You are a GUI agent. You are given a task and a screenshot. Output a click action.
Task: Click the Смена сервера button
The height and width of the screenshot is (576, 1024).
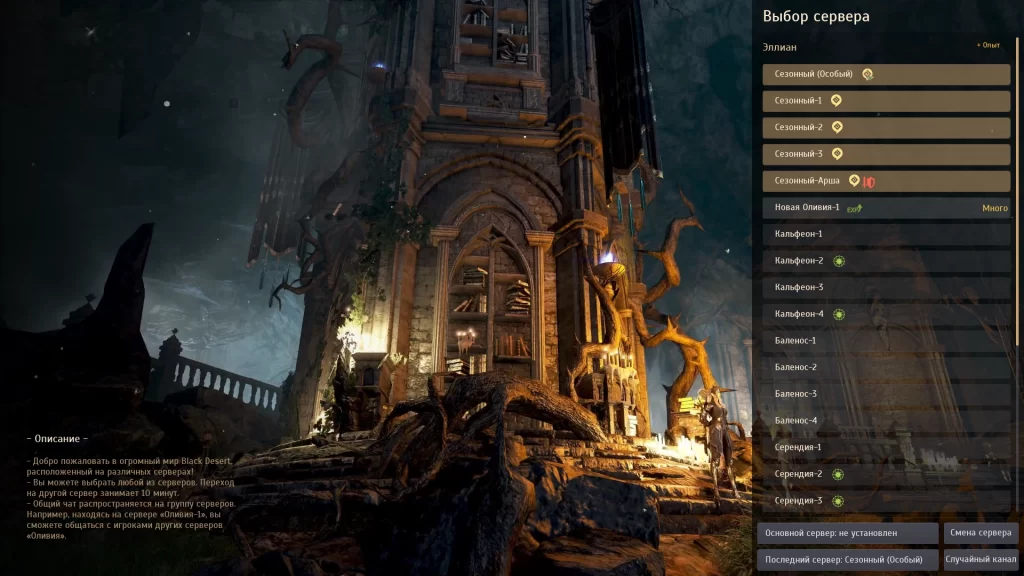(981, 533)
